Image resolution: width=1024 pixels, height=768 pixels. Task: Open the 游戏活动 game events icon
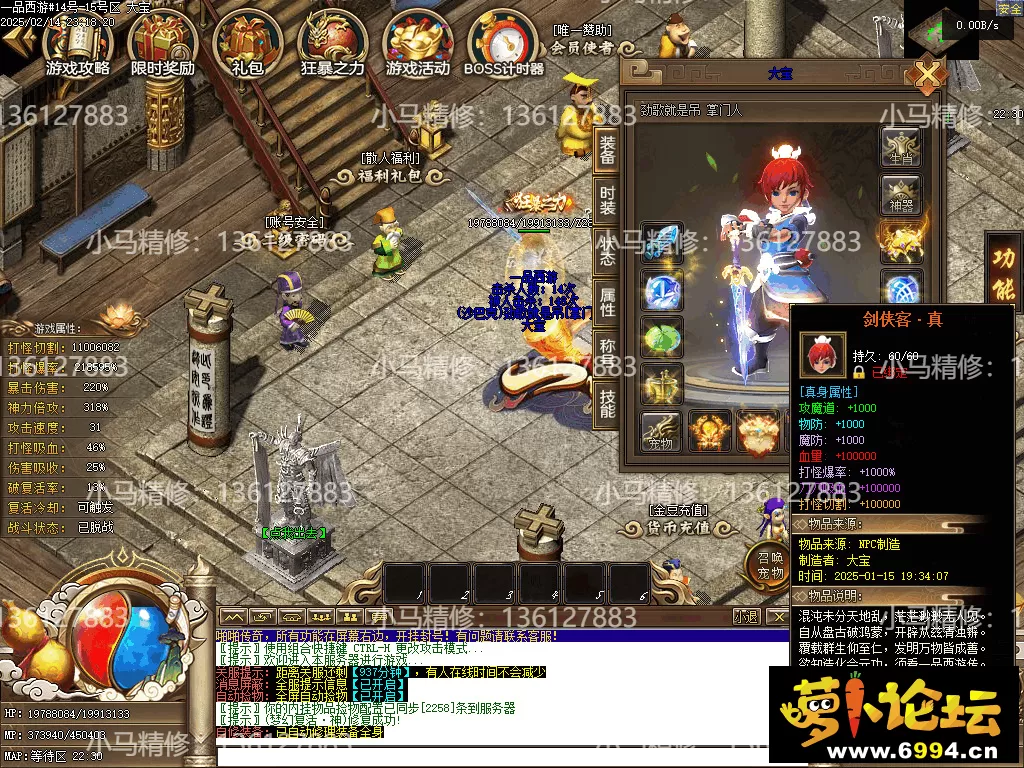tap(418, 45)
